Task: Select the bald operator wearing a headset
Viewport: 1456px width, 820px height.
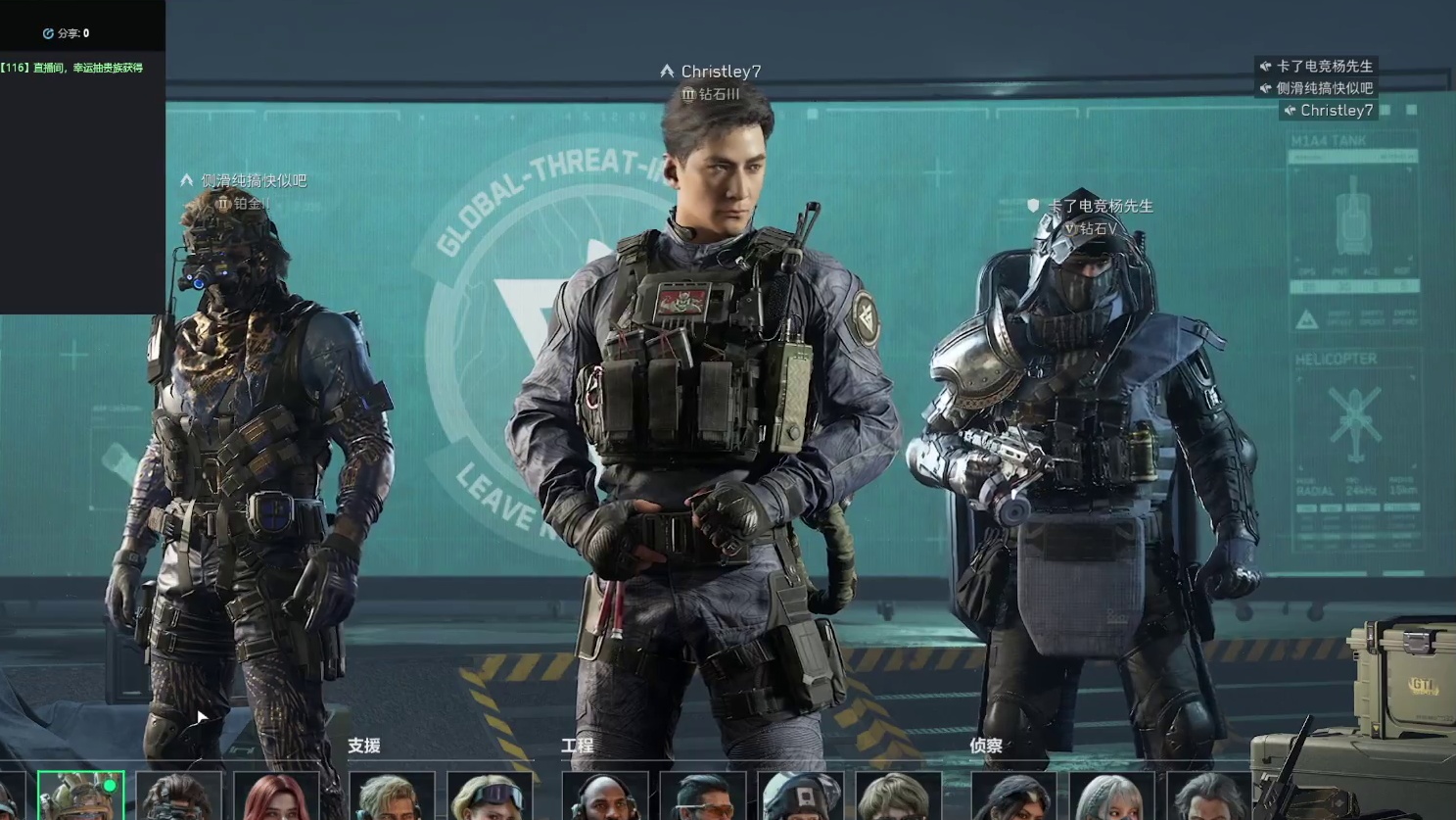Action: point(605,796)
